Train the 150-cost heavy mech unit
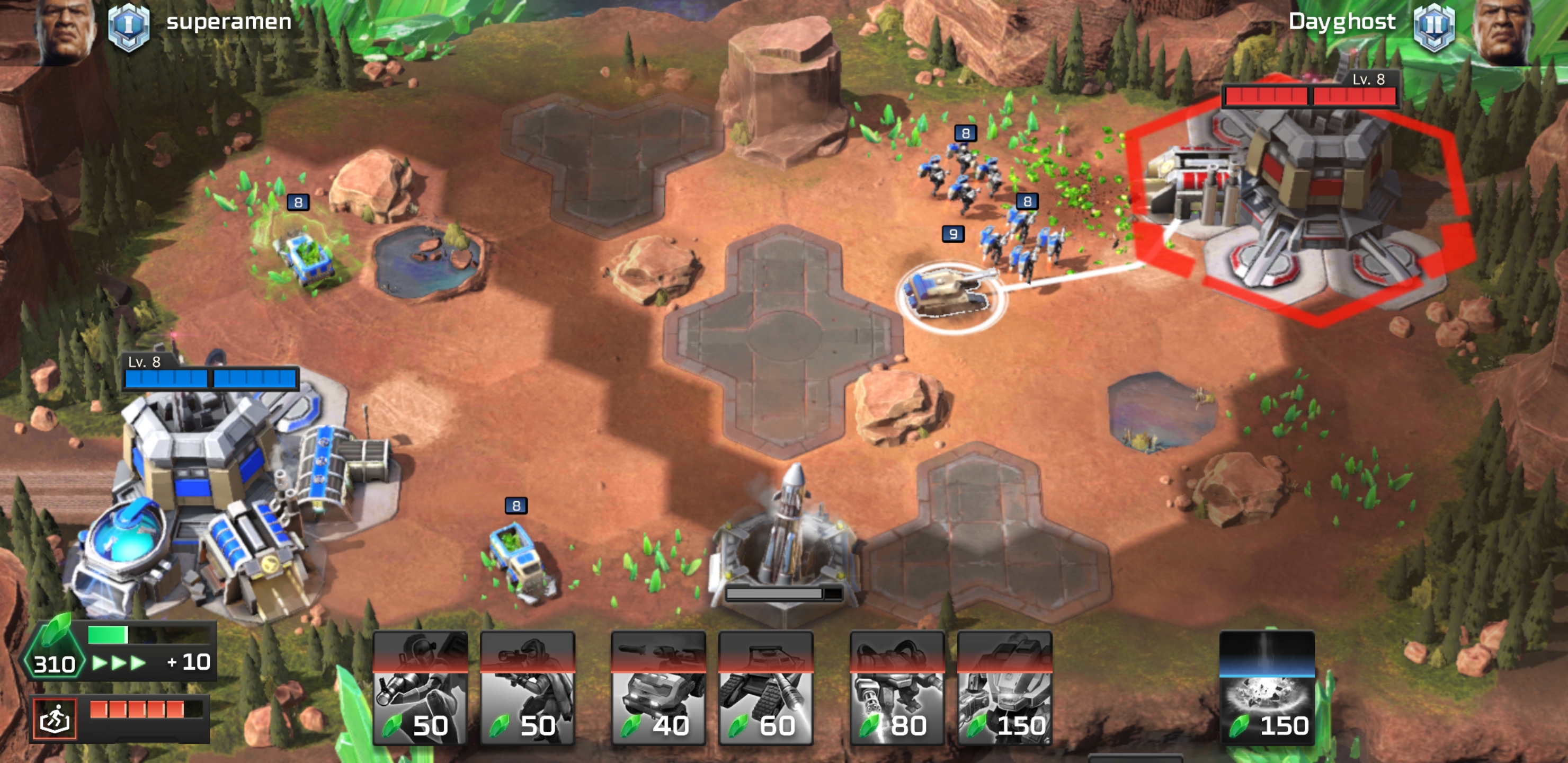Image resolution: width=1568 pixels, height=763 pixels. pyautogui.click(x=1004, y=688)
